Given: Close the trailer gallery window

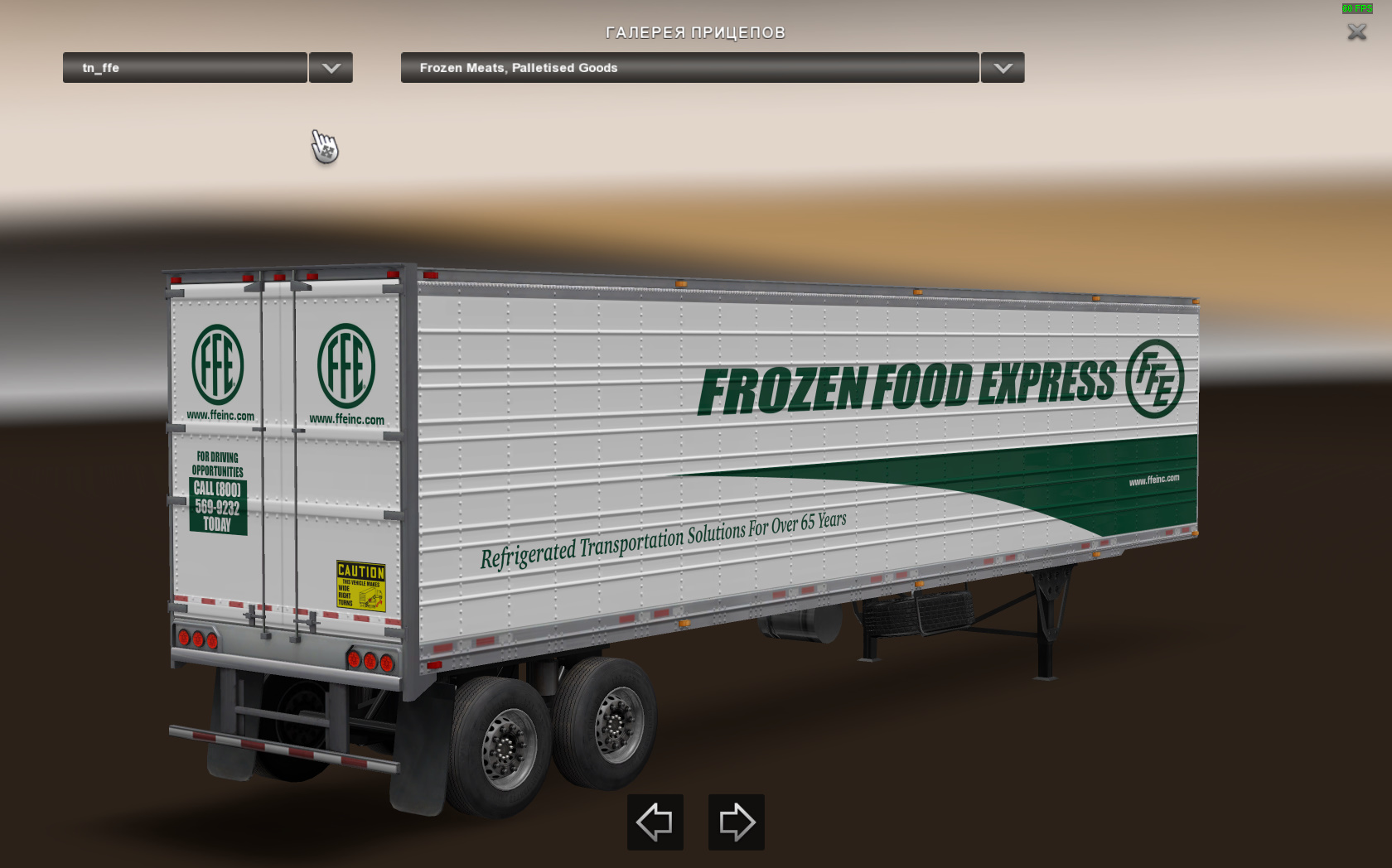Looking at the screenshot, I should coord(1357,33).
